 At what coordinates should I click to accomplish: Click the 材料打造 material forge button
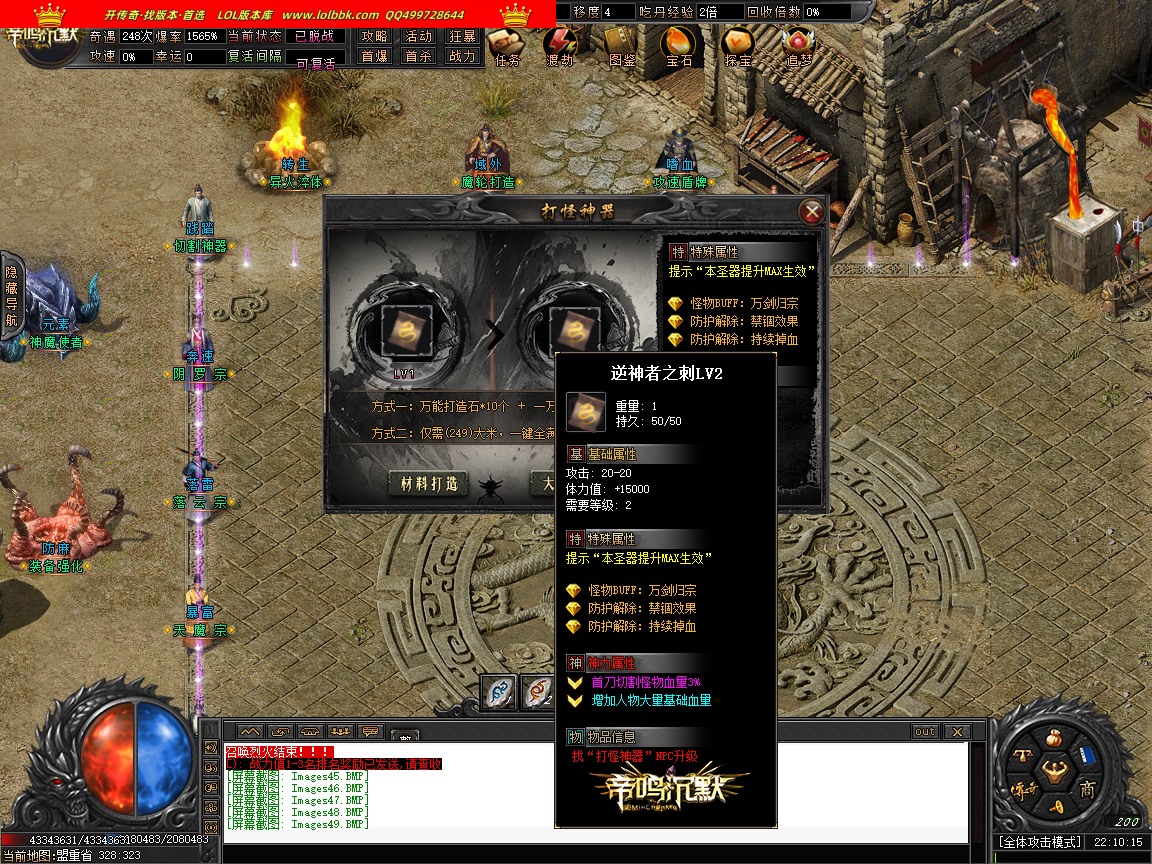(429, 483)
